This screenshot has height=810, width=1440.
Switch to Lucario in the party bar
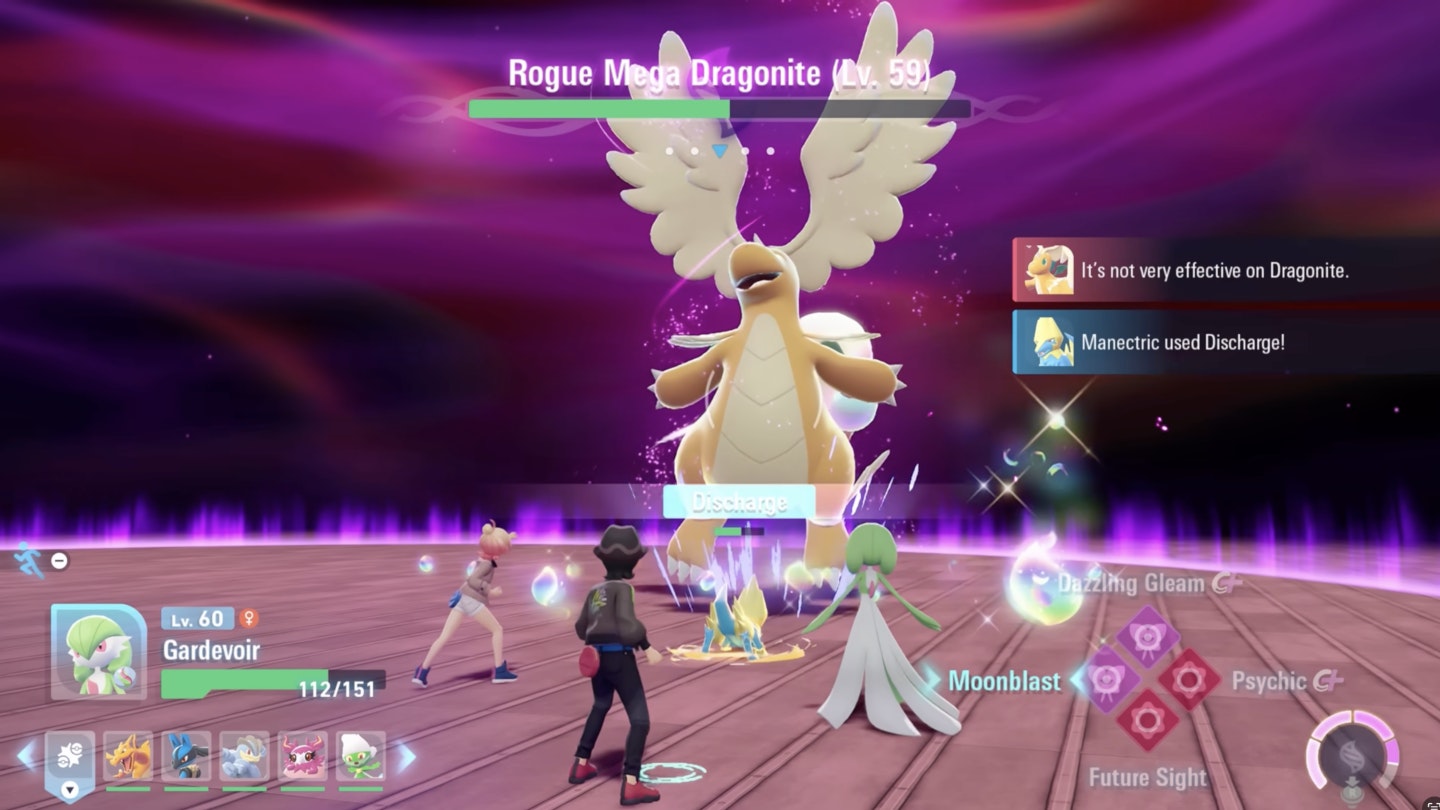[187, 757]
